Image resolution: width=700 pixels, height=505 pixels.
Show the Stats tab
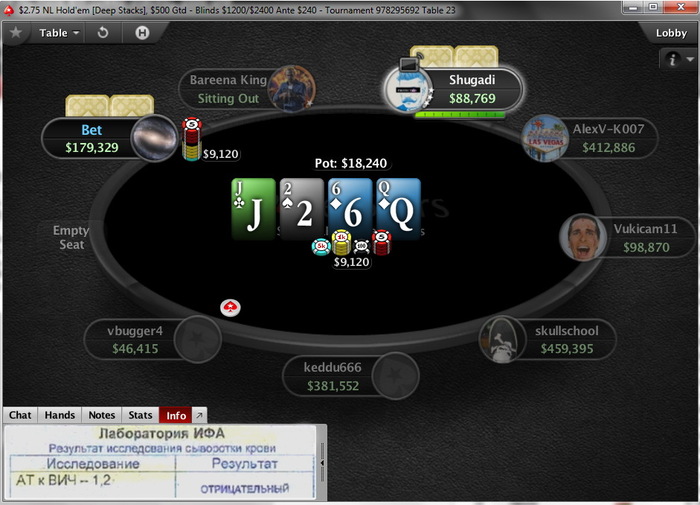(141, 415)
